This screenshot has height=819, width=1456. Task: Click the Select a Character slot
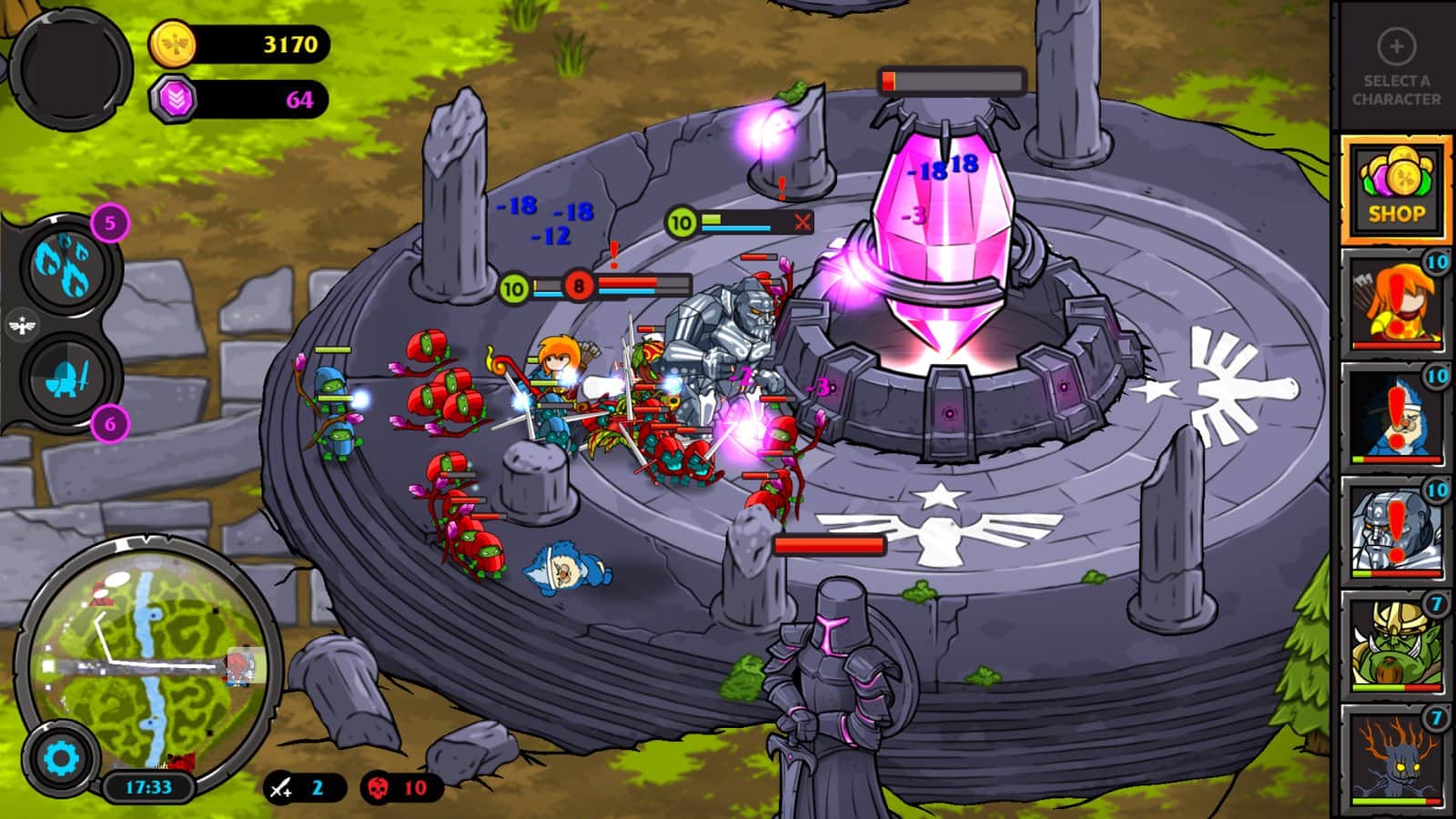tap(1395, 67)
